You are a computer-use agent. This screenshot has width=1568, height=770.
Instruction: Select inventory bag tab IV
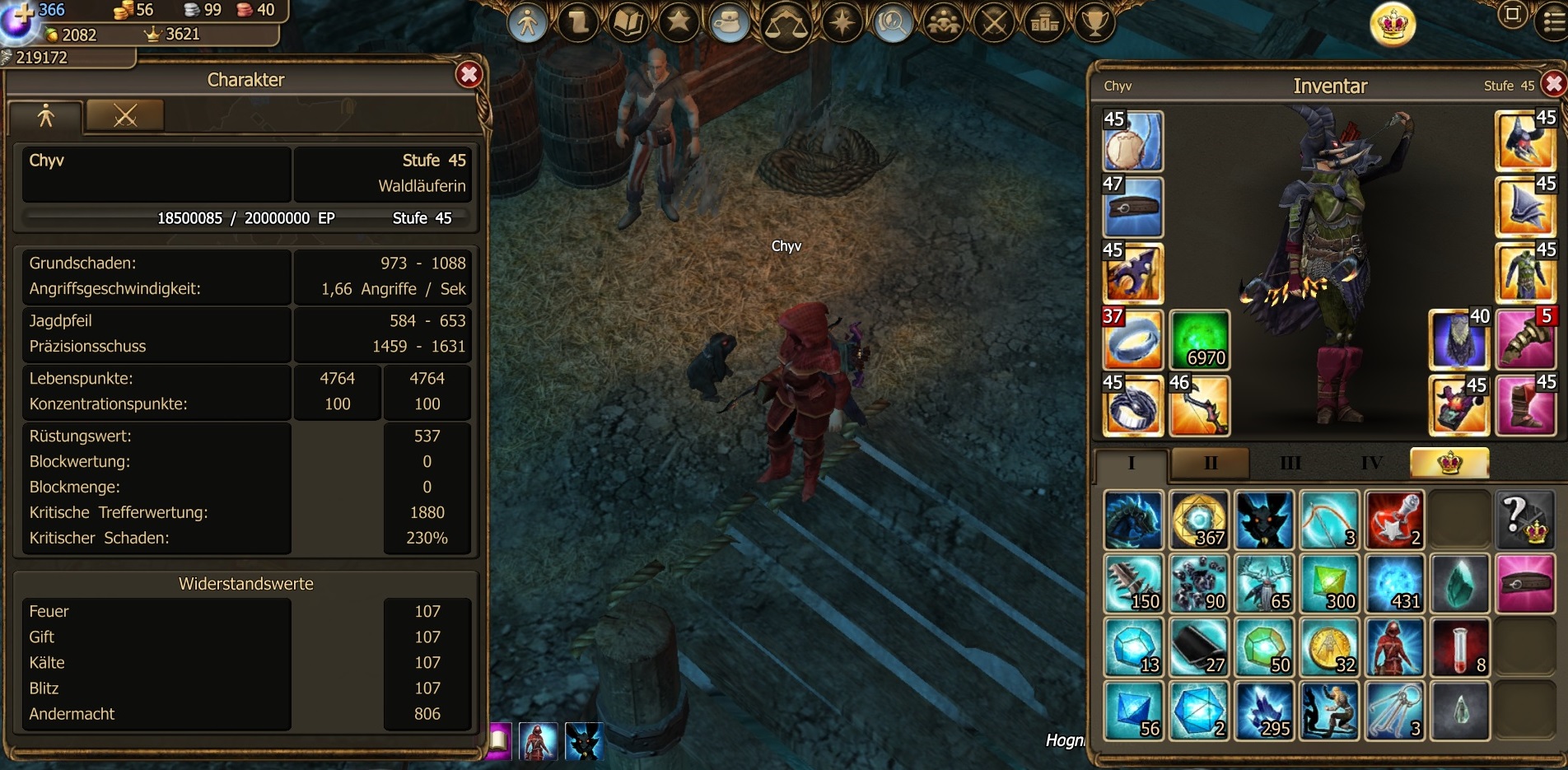pyautogui.click(x=1370, y=463)
